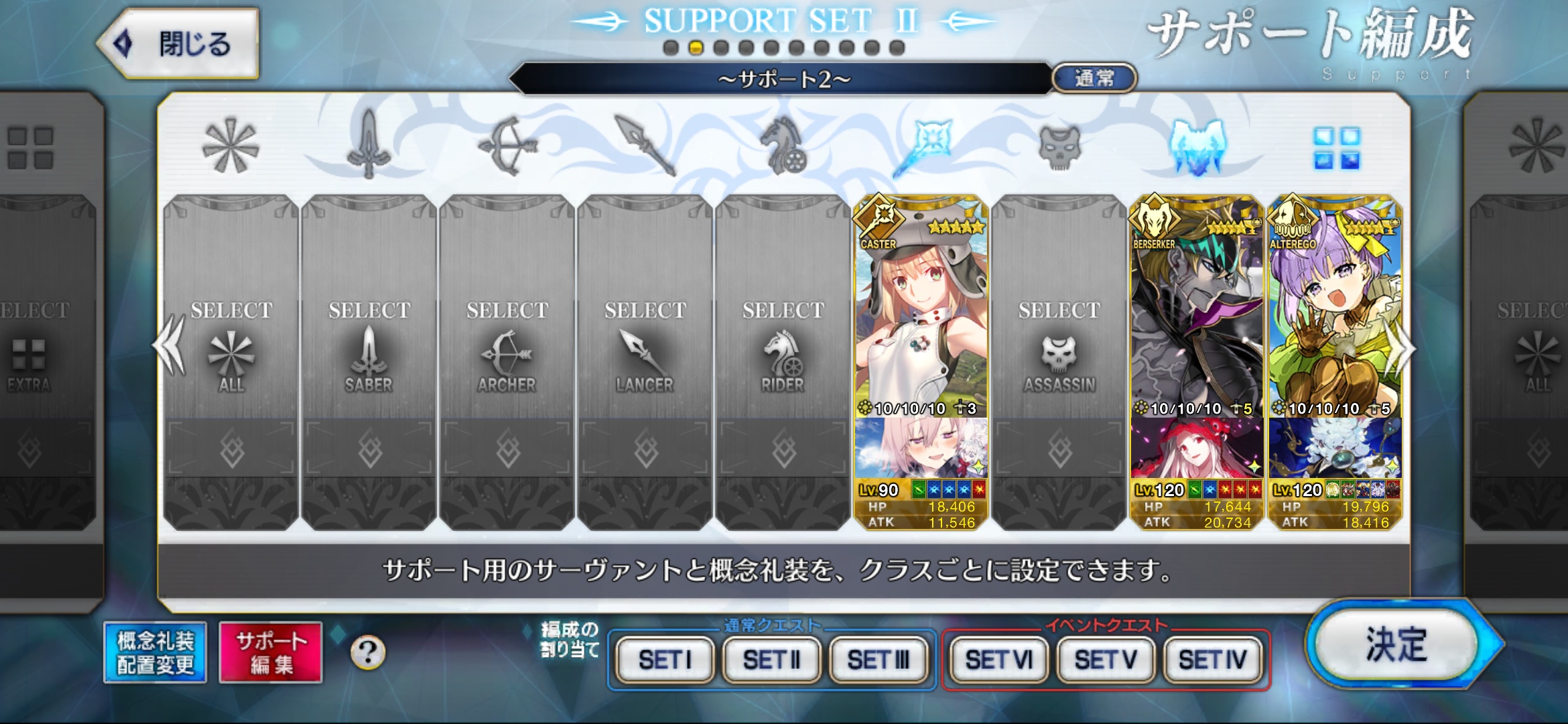Assign to normal quest SET I

coord(665,660)
